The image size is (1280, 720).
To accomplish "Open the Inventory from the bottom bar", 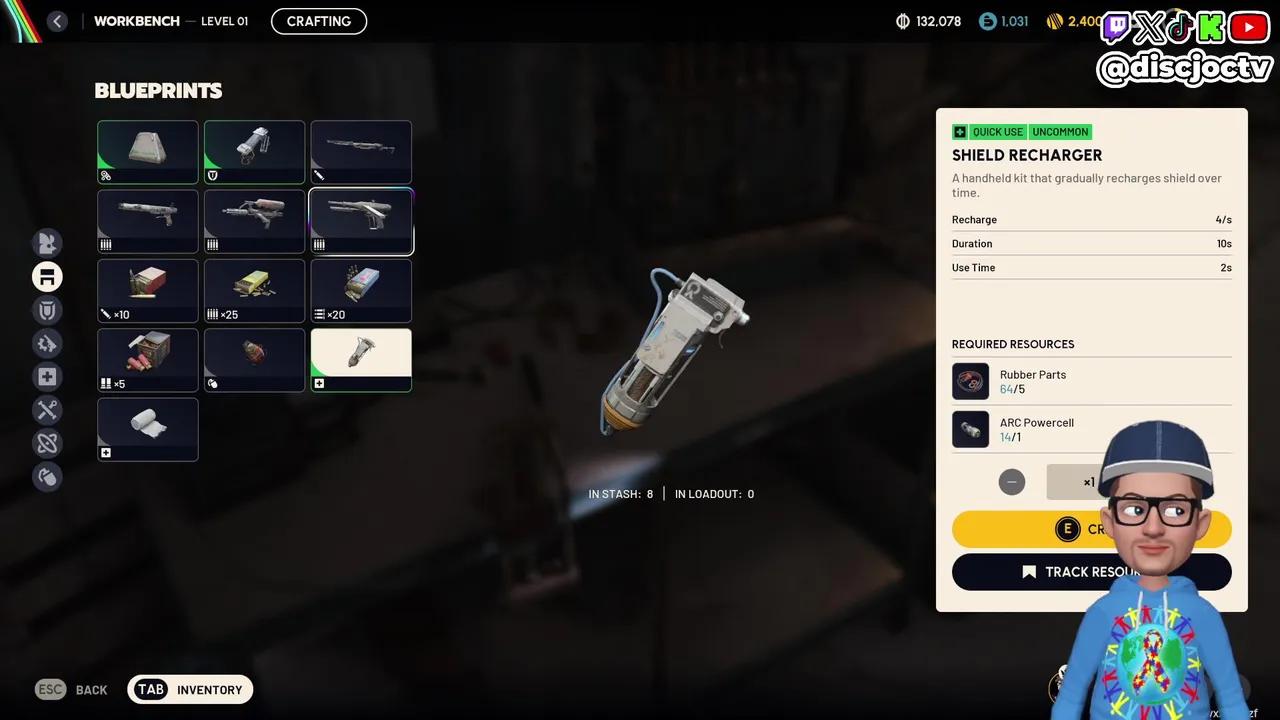I will click(190, 689).
